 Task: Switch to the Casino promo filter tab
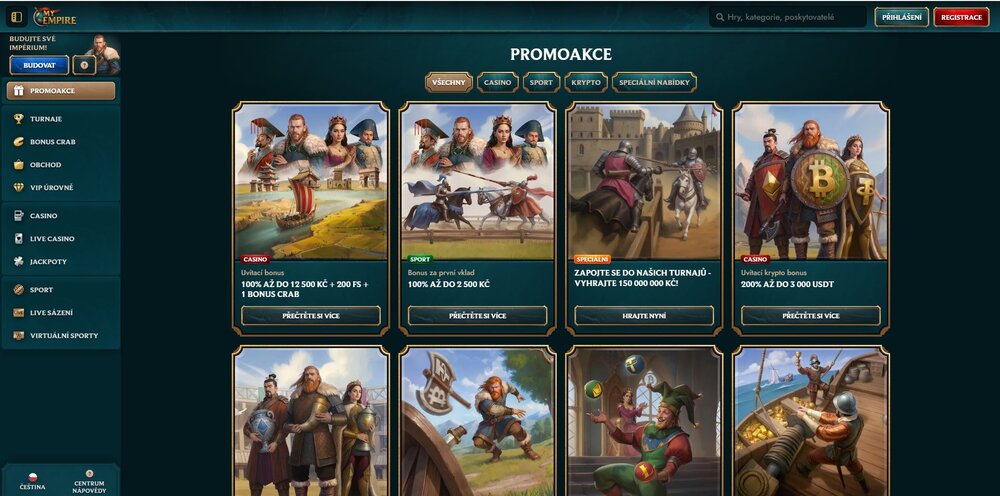(497, 82)
